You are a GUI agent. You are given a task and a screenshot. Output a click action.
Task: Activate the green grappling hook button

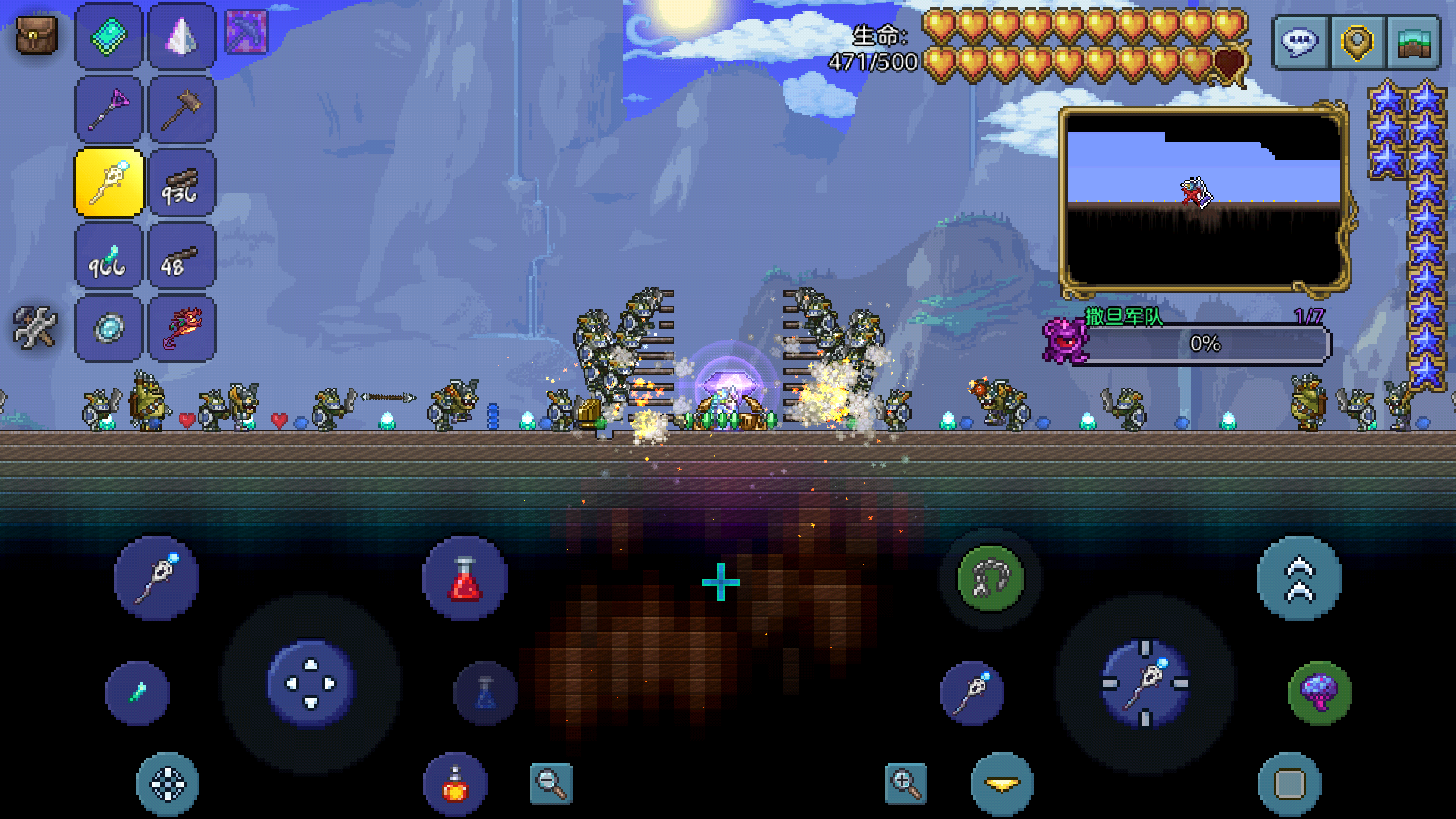(x=990, y=579)
